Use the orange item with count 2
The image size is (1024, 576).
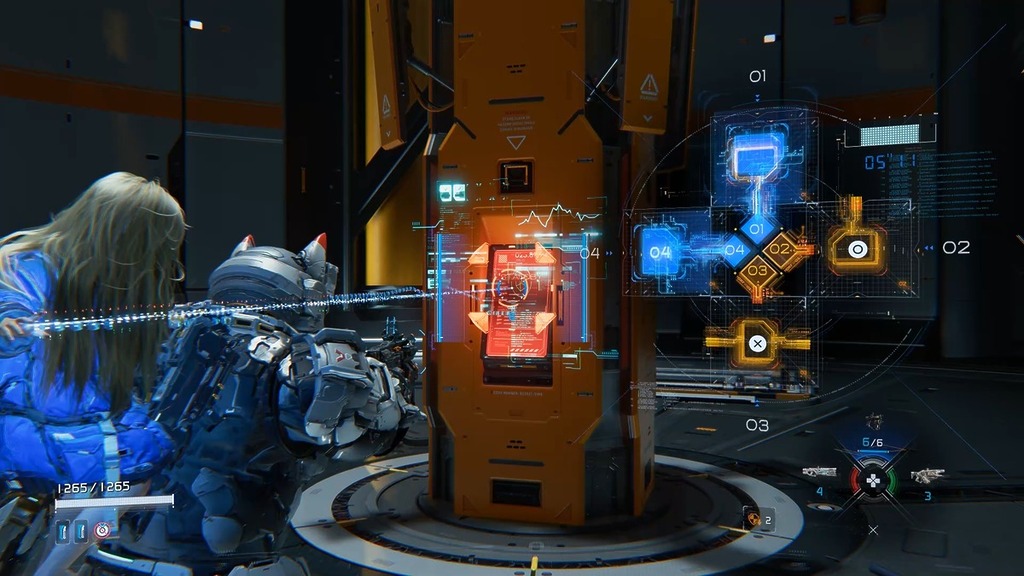751,517
